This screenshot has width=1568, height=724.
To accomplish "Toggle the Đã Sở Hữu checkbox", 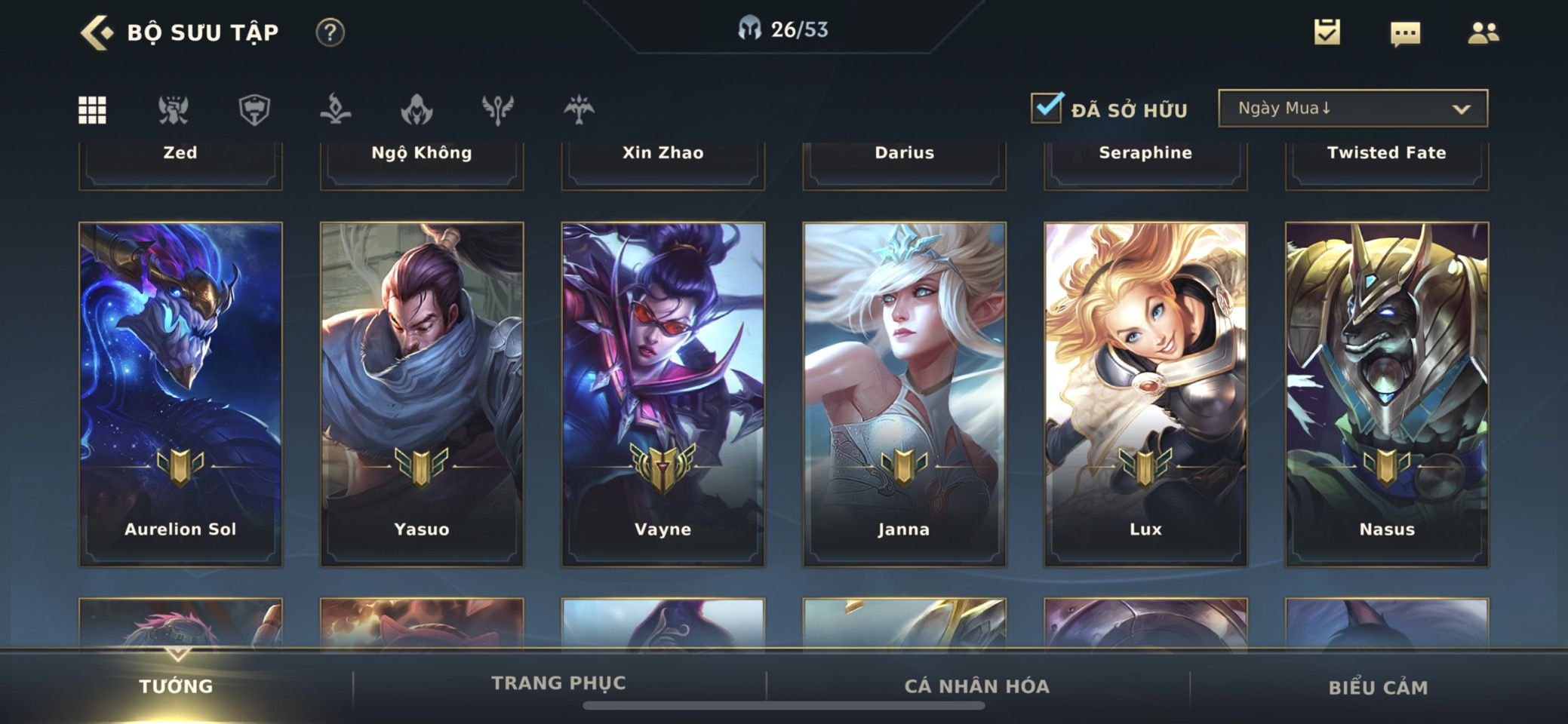I will tap(1047, 108).
